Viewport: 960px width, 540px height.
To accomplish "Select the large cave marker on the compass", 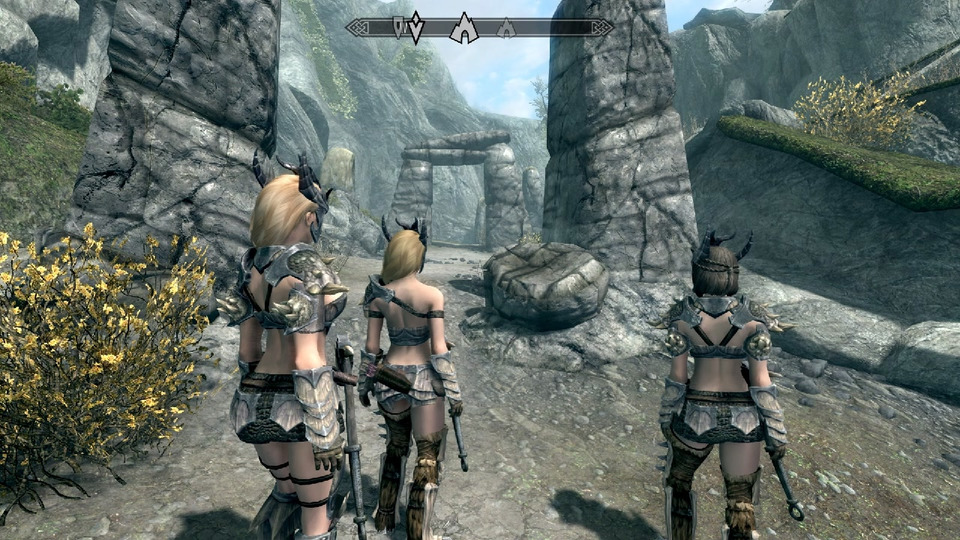I will coord(464,28).
